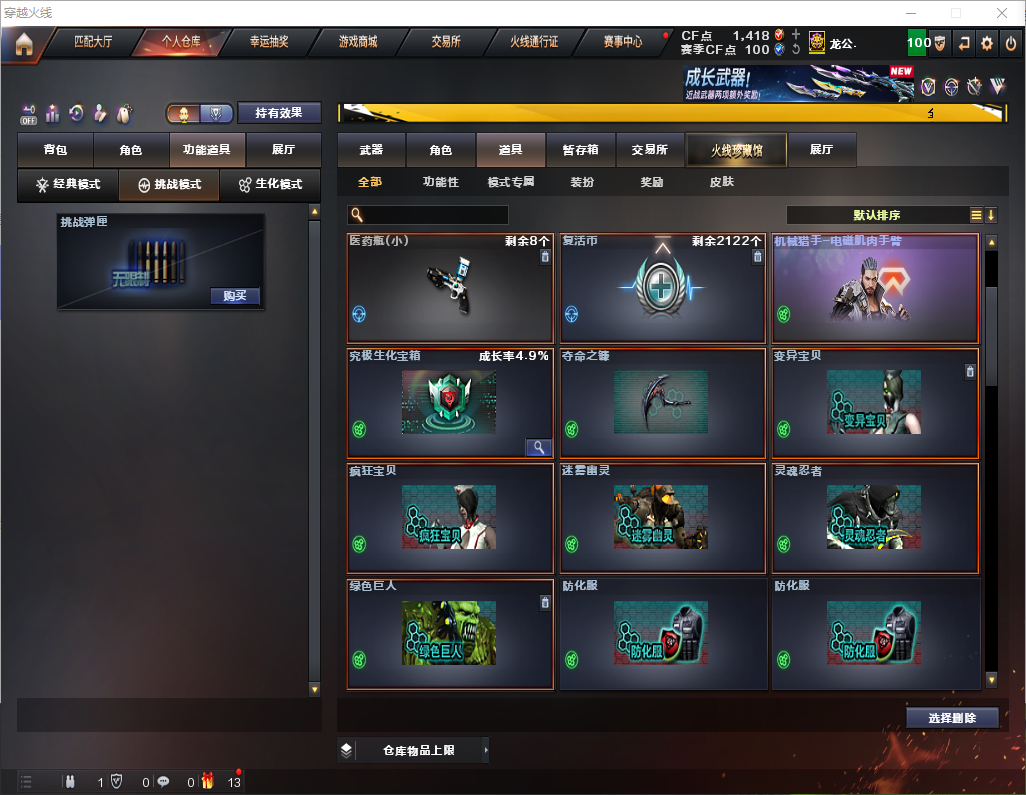Screen dimensions: 1026x795
Task: Close the game window
Action: [1002, 13]
